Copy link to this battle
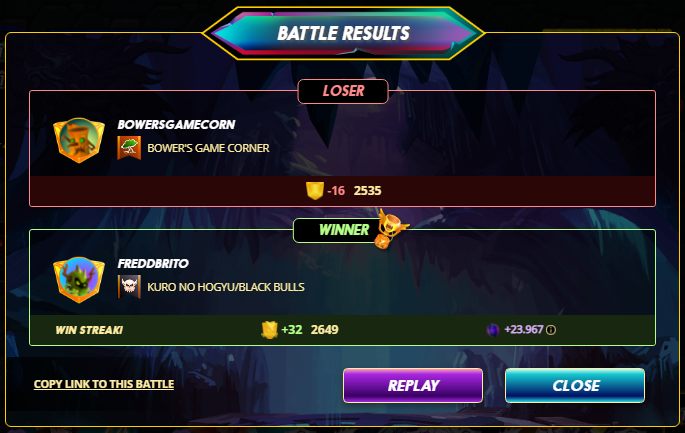 [x=104, y=384]
